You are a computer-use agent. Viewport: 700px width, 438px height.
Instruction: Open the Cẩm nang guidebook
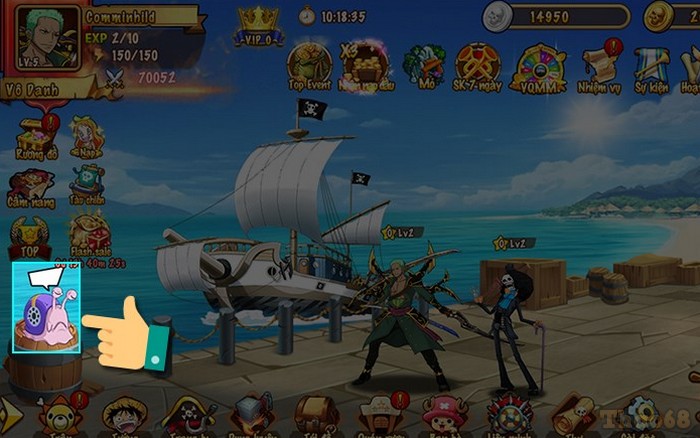pos(31,186)
